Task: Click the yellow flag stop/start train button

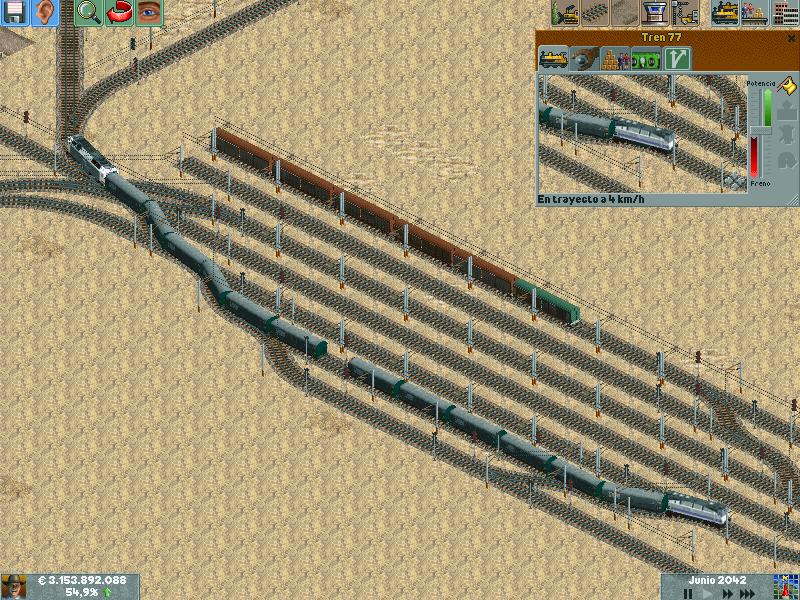Action: tap(785, 88)
